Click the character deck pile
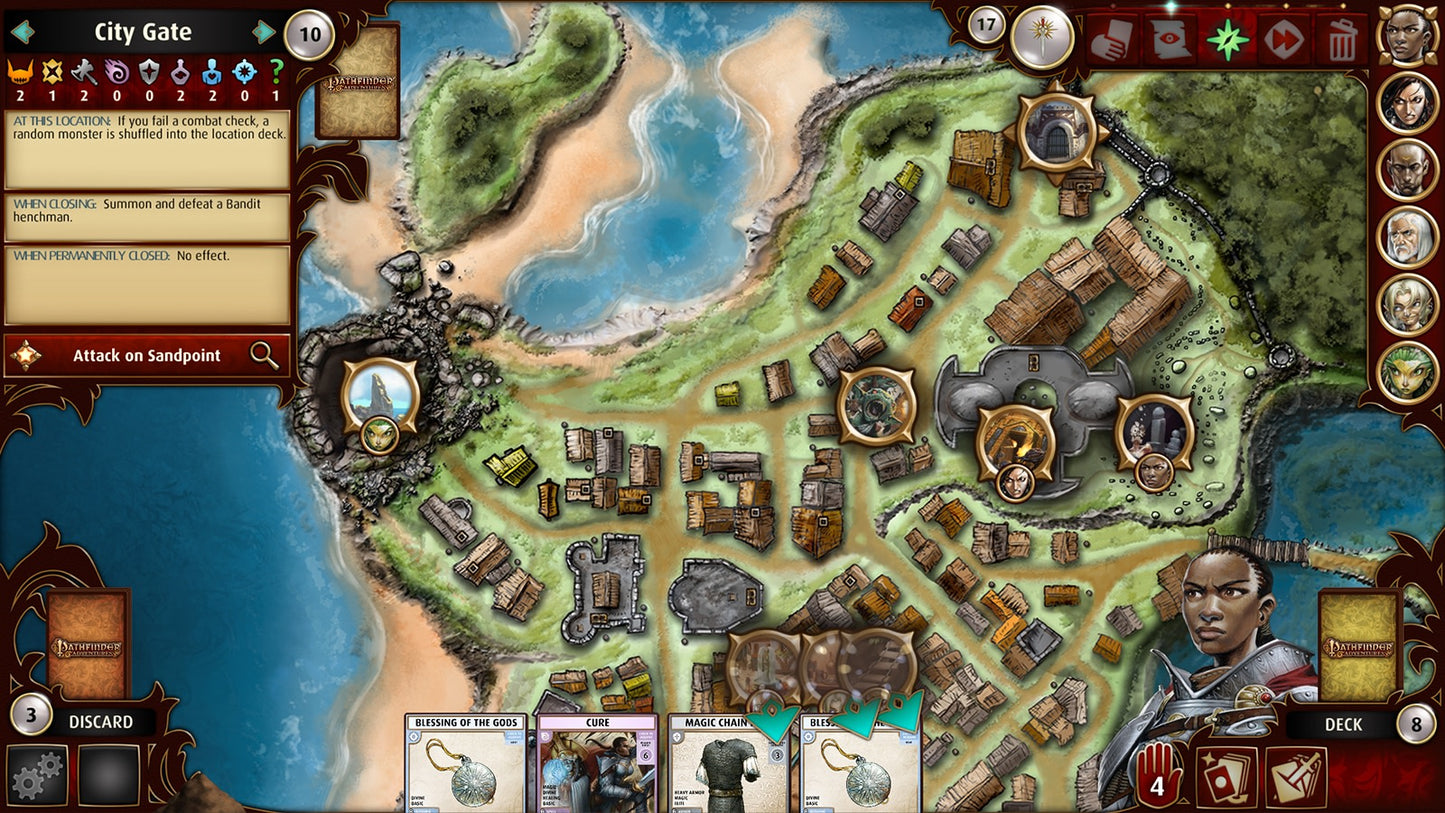This screenshot has height=813, width=1445. click(x=1358, y=645)
